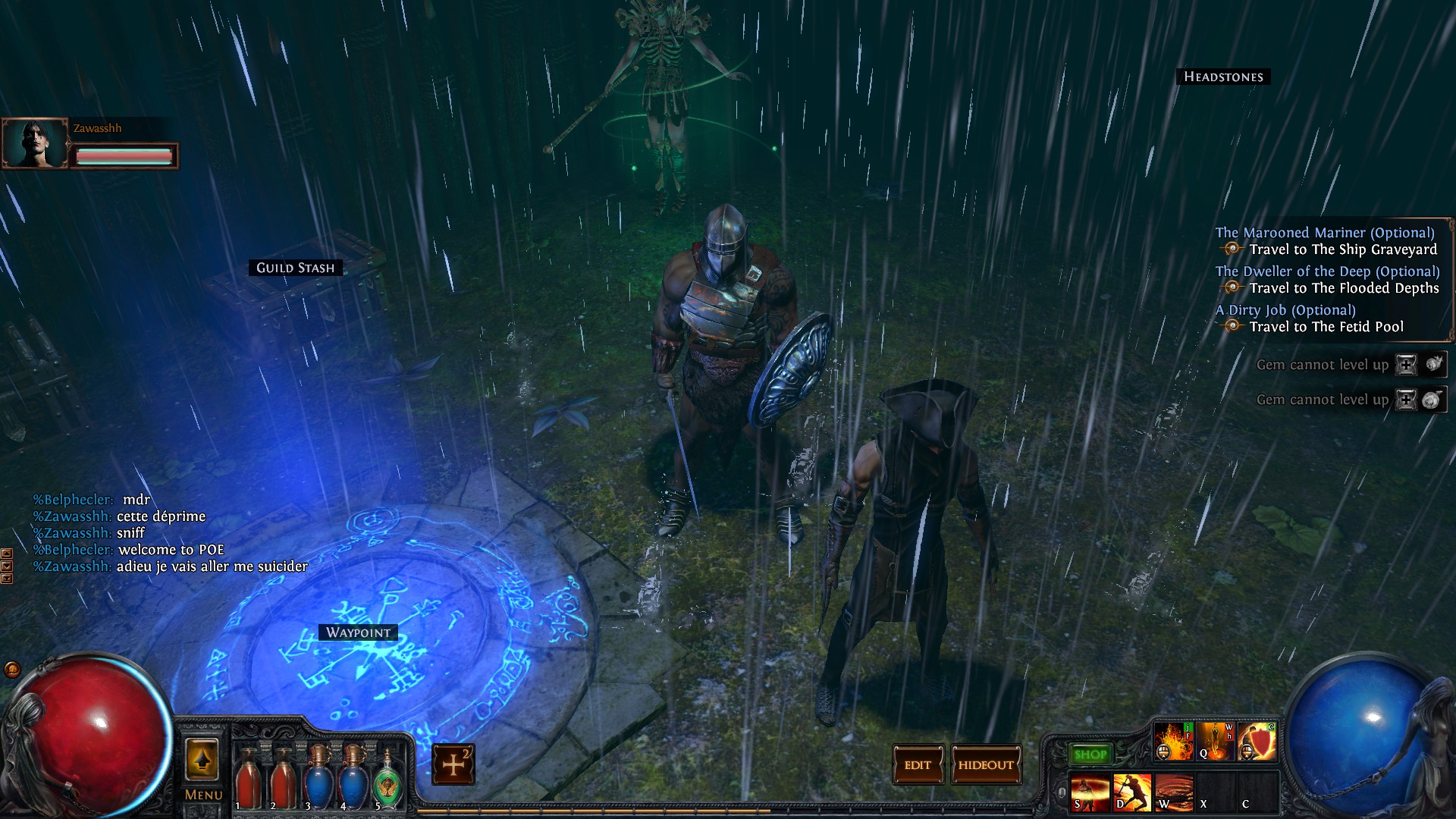The width and height of the screenshot is (1456, 819).
Task: Select Zawasshh's party portrait
Action: pos(35,143)
